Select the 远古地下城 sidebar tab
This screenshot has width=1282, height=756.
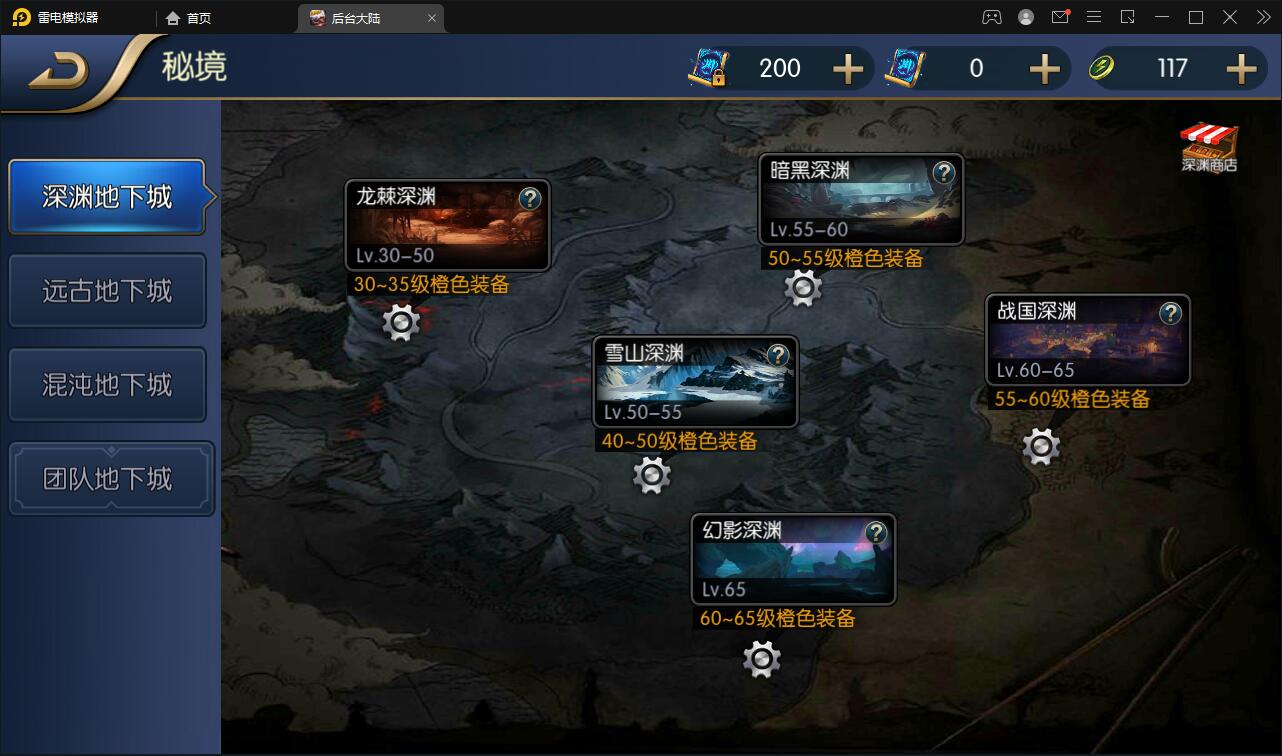tap(107, 290)
